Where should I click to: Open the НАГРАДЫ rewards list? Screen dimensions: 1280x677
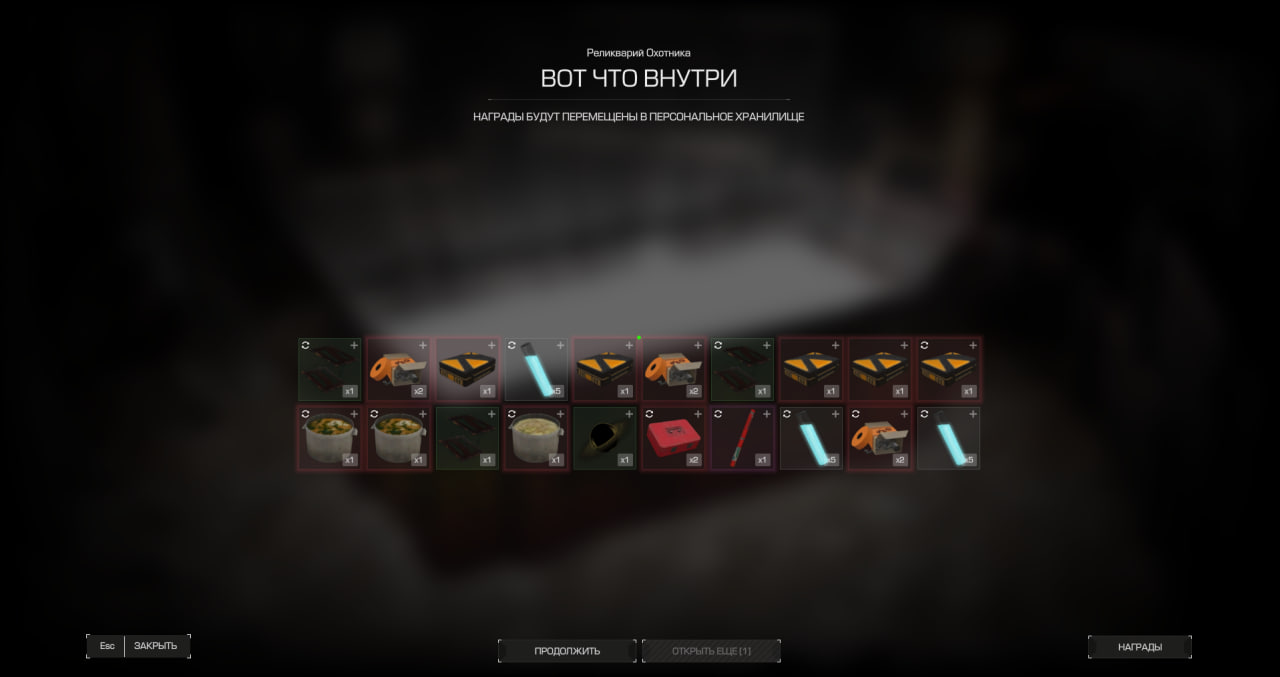coord(1139,647)
